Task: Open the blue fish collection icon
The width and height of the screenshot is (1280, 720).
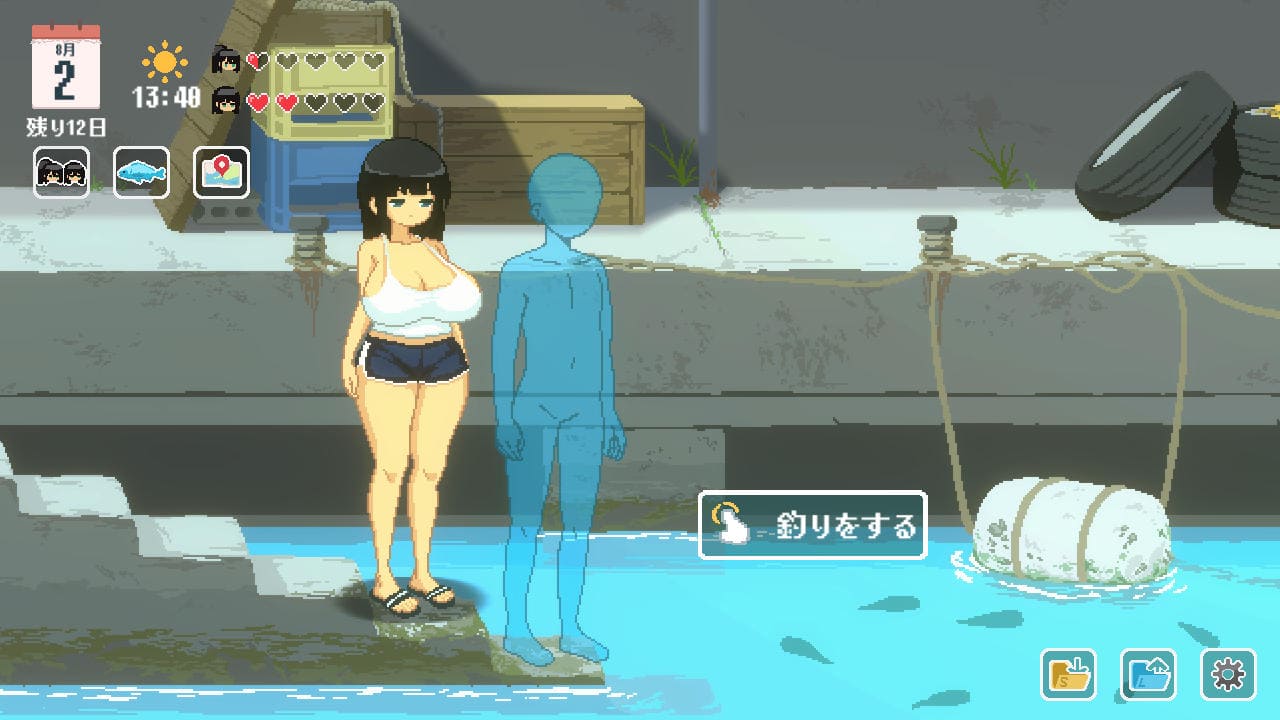Action: [141, 173]
